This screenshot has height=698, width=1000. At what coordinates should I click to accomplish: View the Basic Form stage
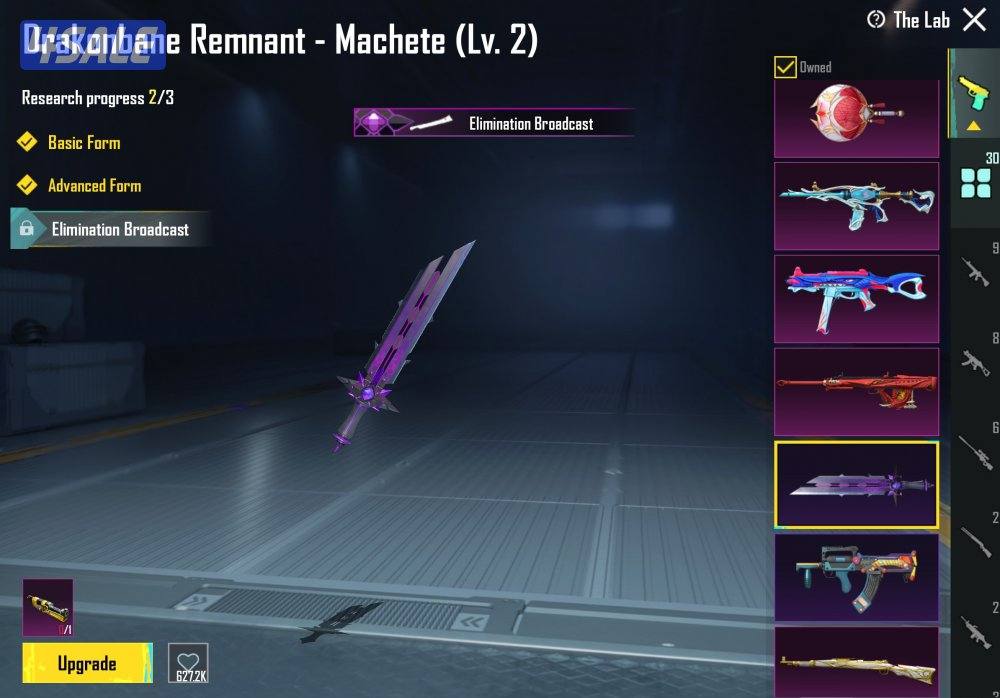pyautogui.click(x=83, y=143)
